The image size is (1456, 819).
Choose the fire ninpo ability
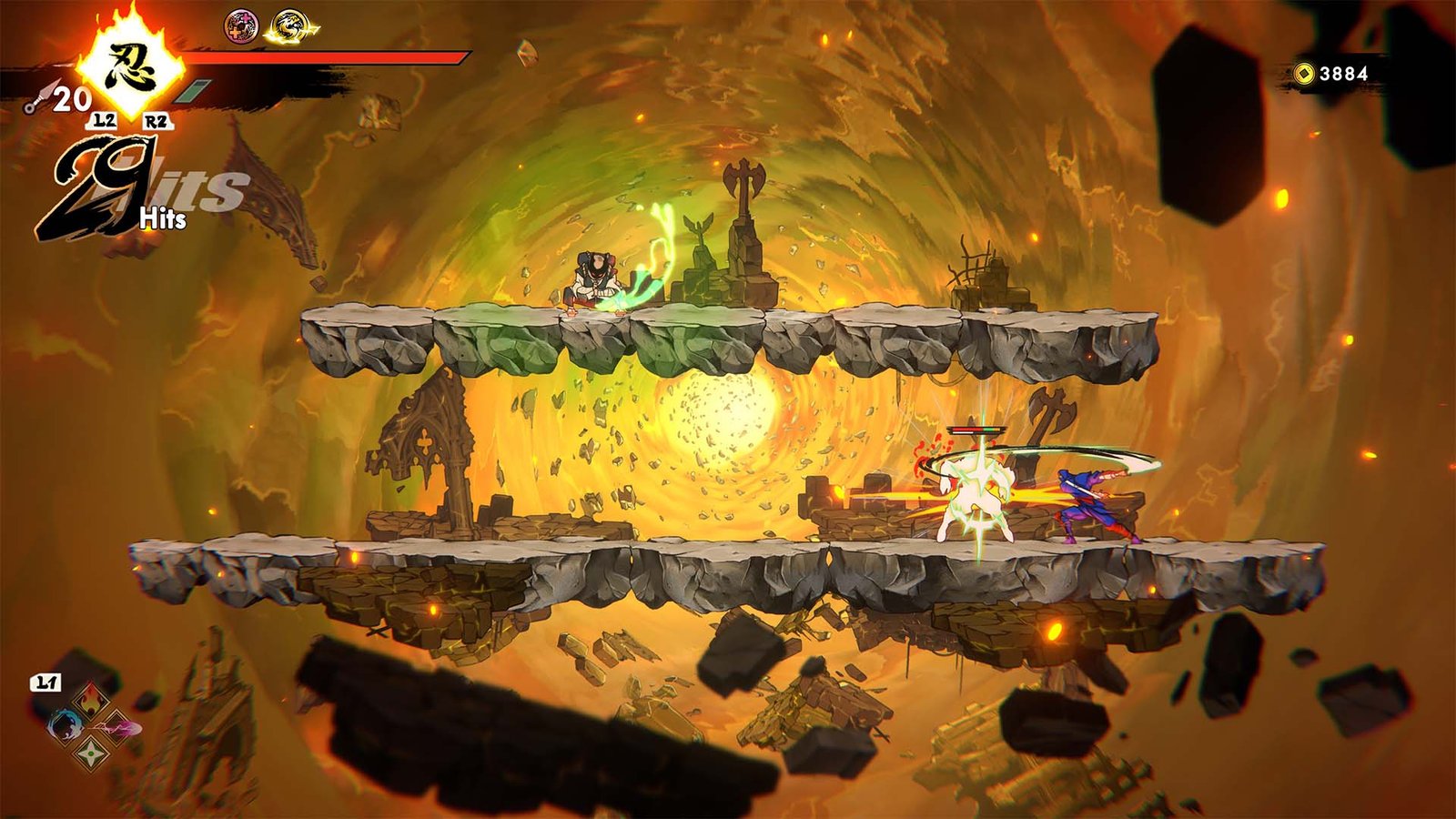tap(91, 701)
